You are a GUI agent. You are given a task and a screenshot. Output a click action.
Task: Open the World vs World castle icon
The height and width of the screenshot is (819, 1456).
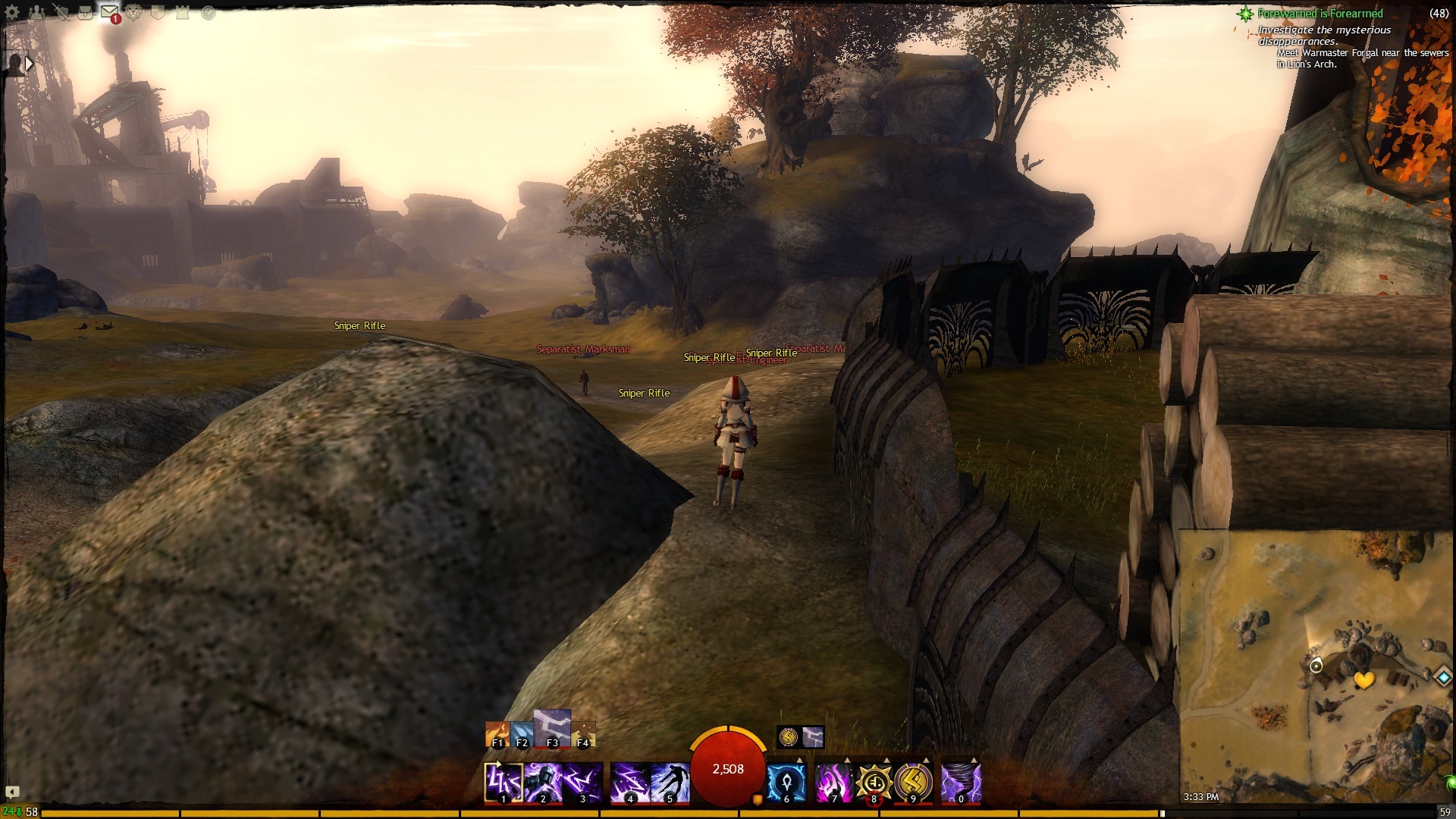(x=183, y=13)
